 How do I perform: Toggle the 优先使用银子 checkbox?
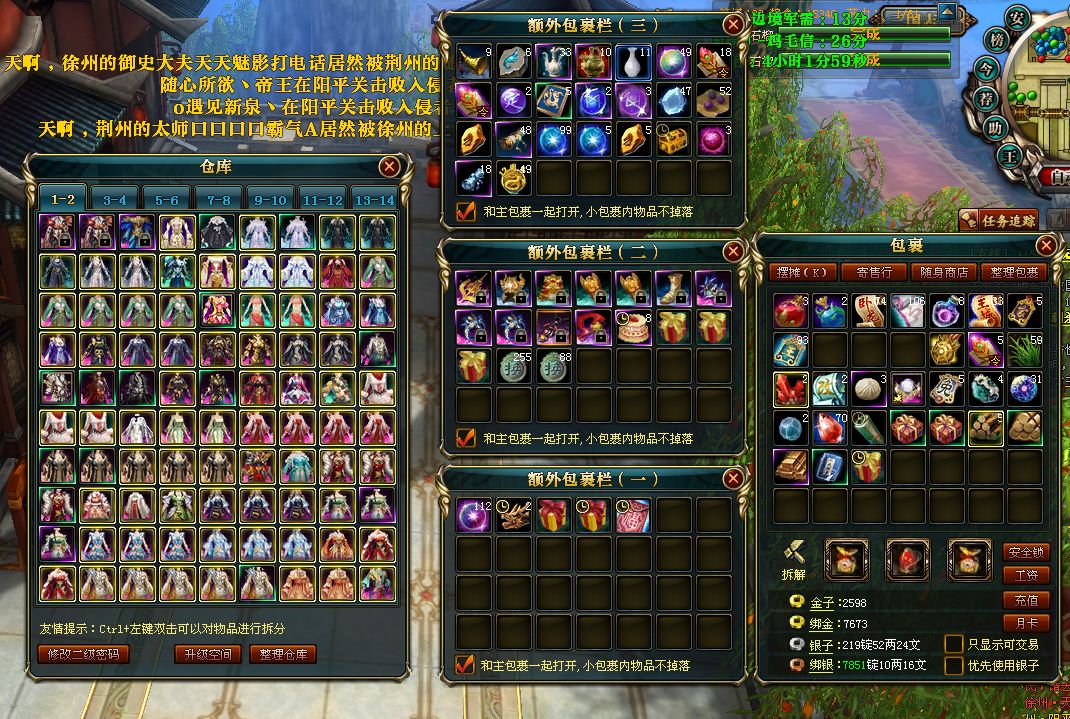pyautogui.click(x=954, y=665)
